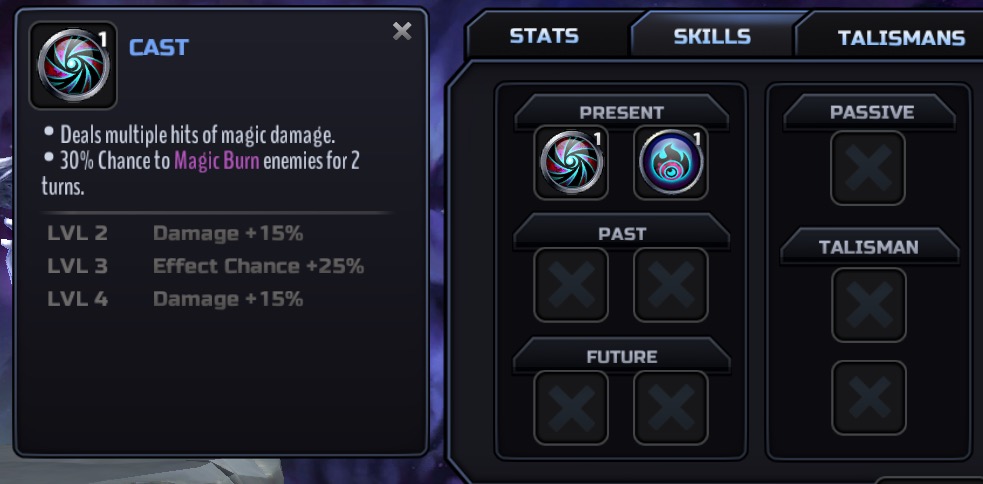Click the Cast icon in the tooltip

(x=73, y=65)
